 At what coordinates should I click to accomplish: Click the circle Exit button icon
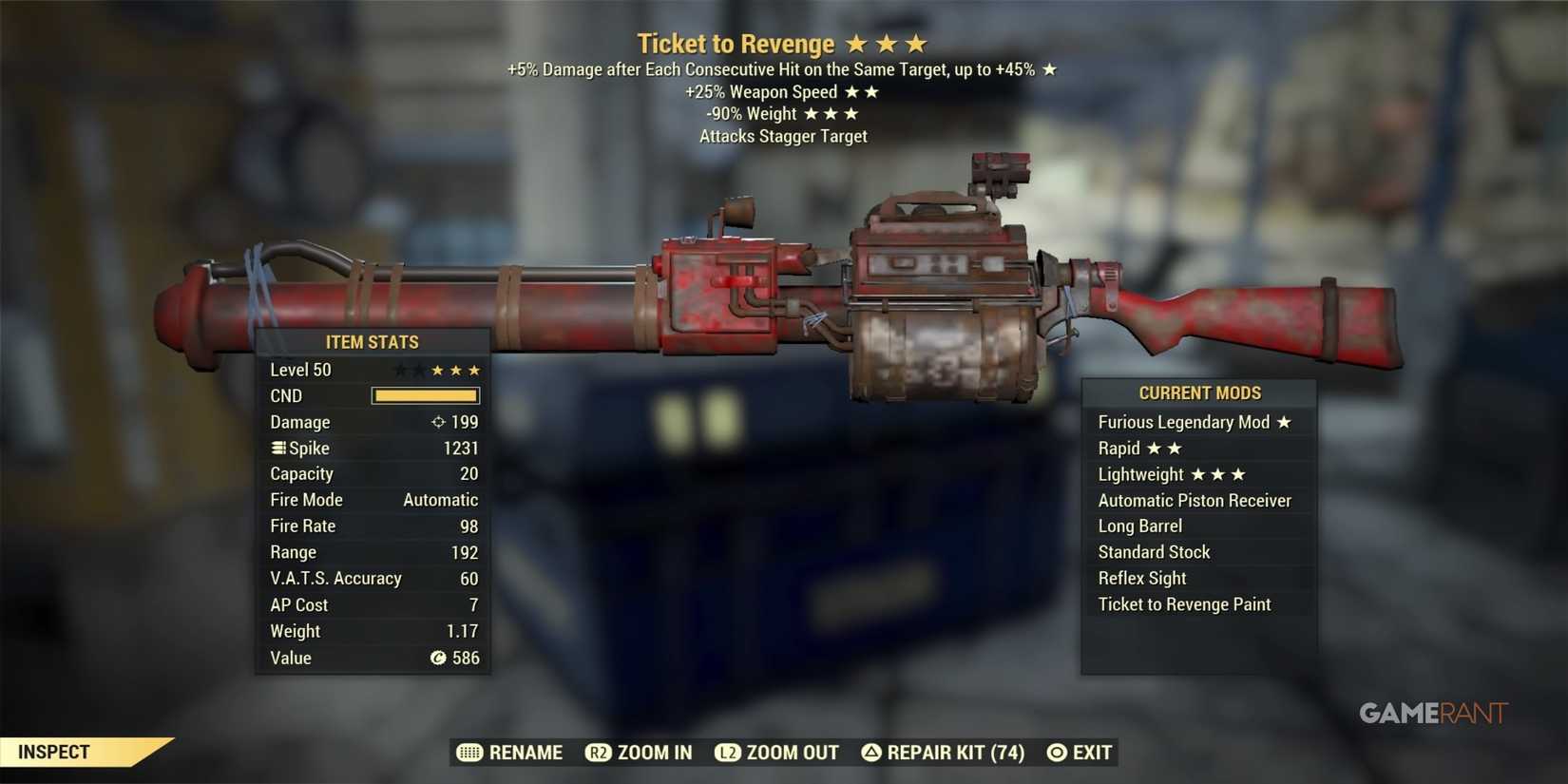click(x=1057, y=752)
